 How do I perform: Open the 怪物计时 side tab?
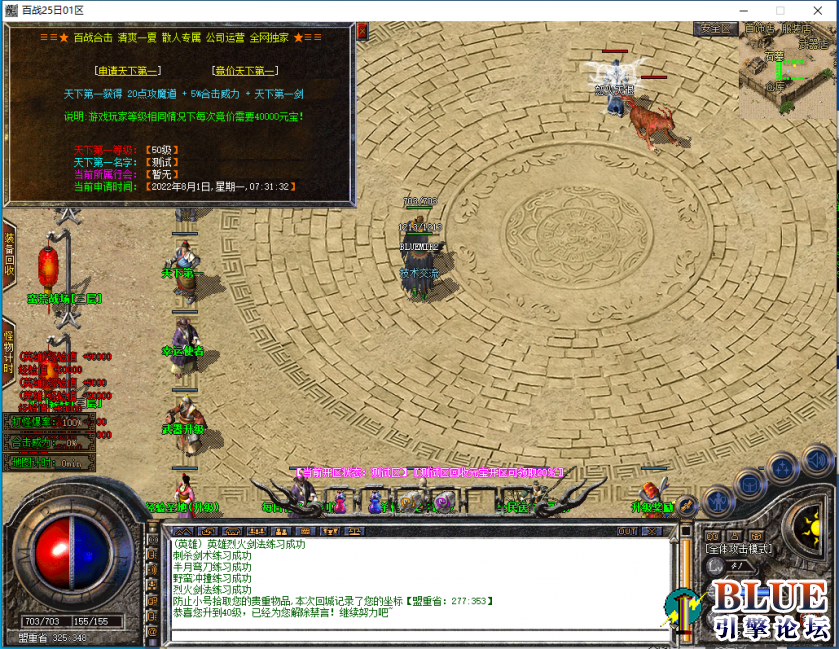(x=9, y=348)
